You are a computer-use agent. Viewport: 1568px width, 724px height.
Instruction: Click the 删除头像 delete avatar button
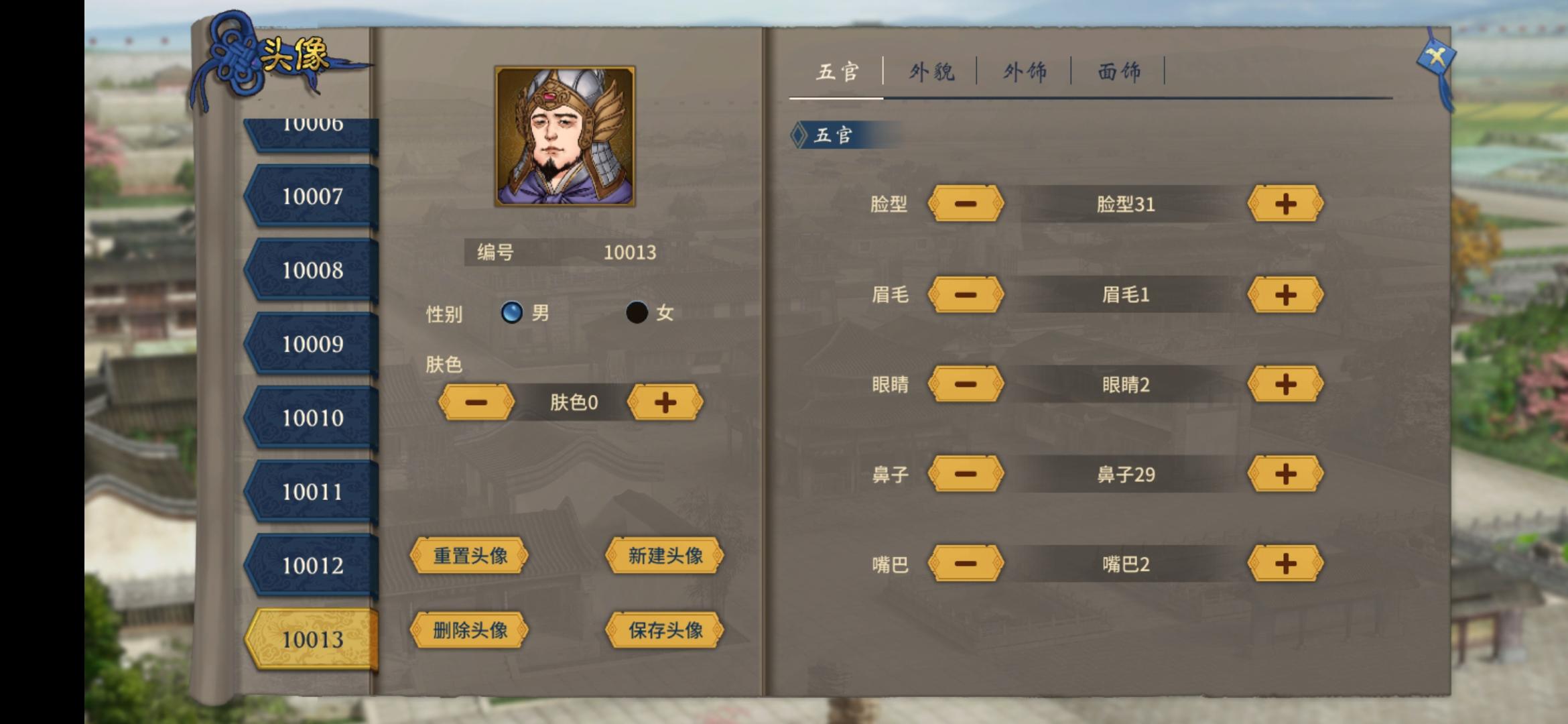tap(469, 630)
